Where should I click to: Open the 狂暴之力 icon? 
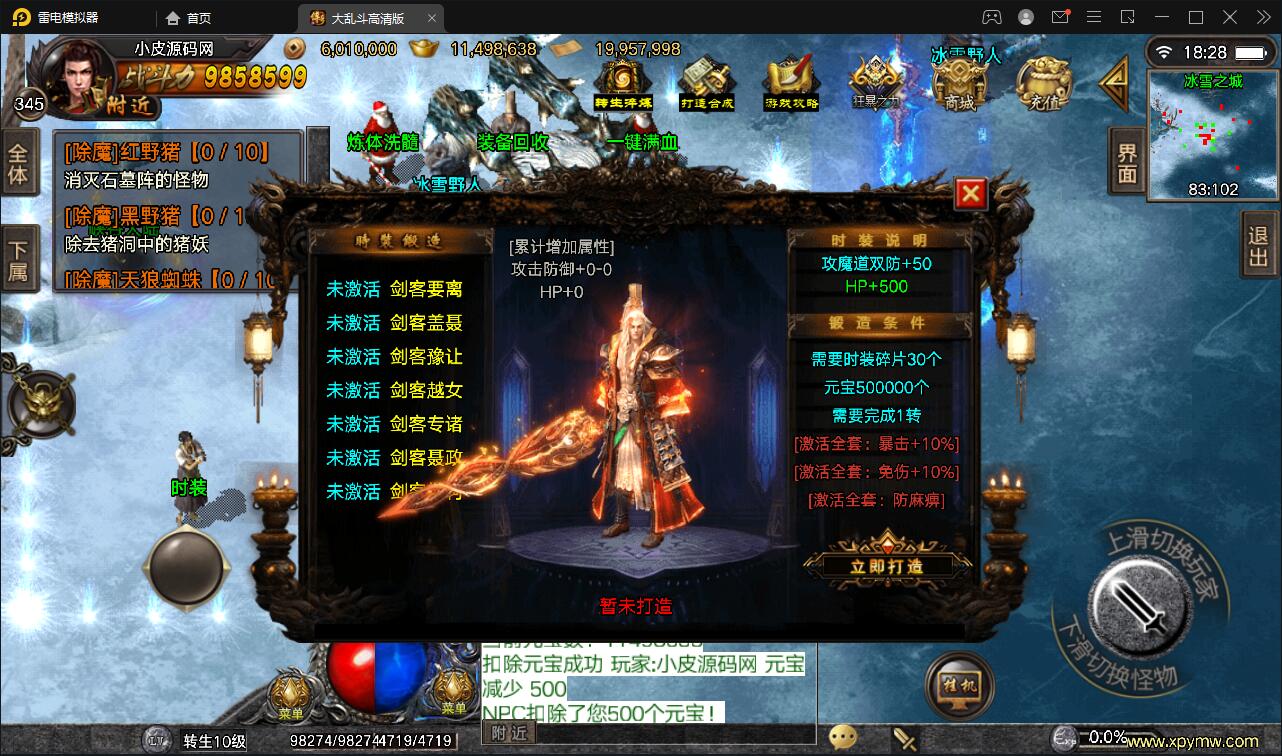pyautogui.click(x=876, y=80)
